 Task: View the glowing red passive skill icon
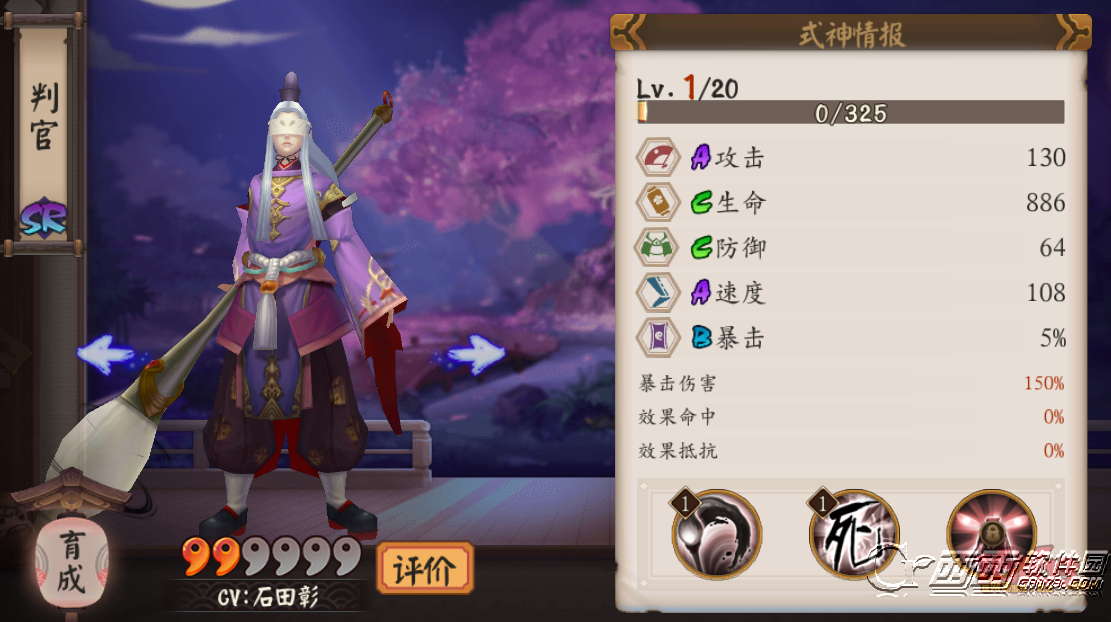point(991,534)
